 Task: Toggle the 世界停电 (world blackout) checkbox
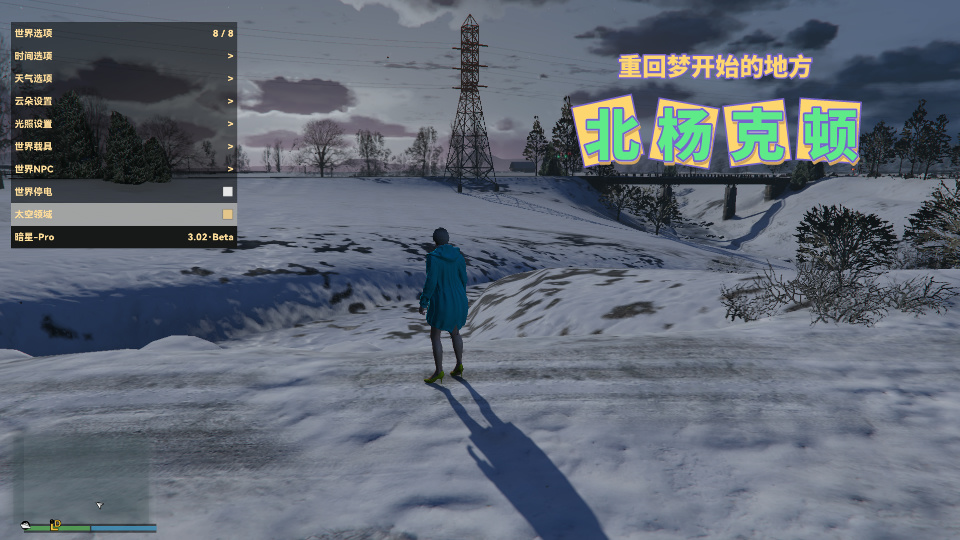[x=228, y=191]
